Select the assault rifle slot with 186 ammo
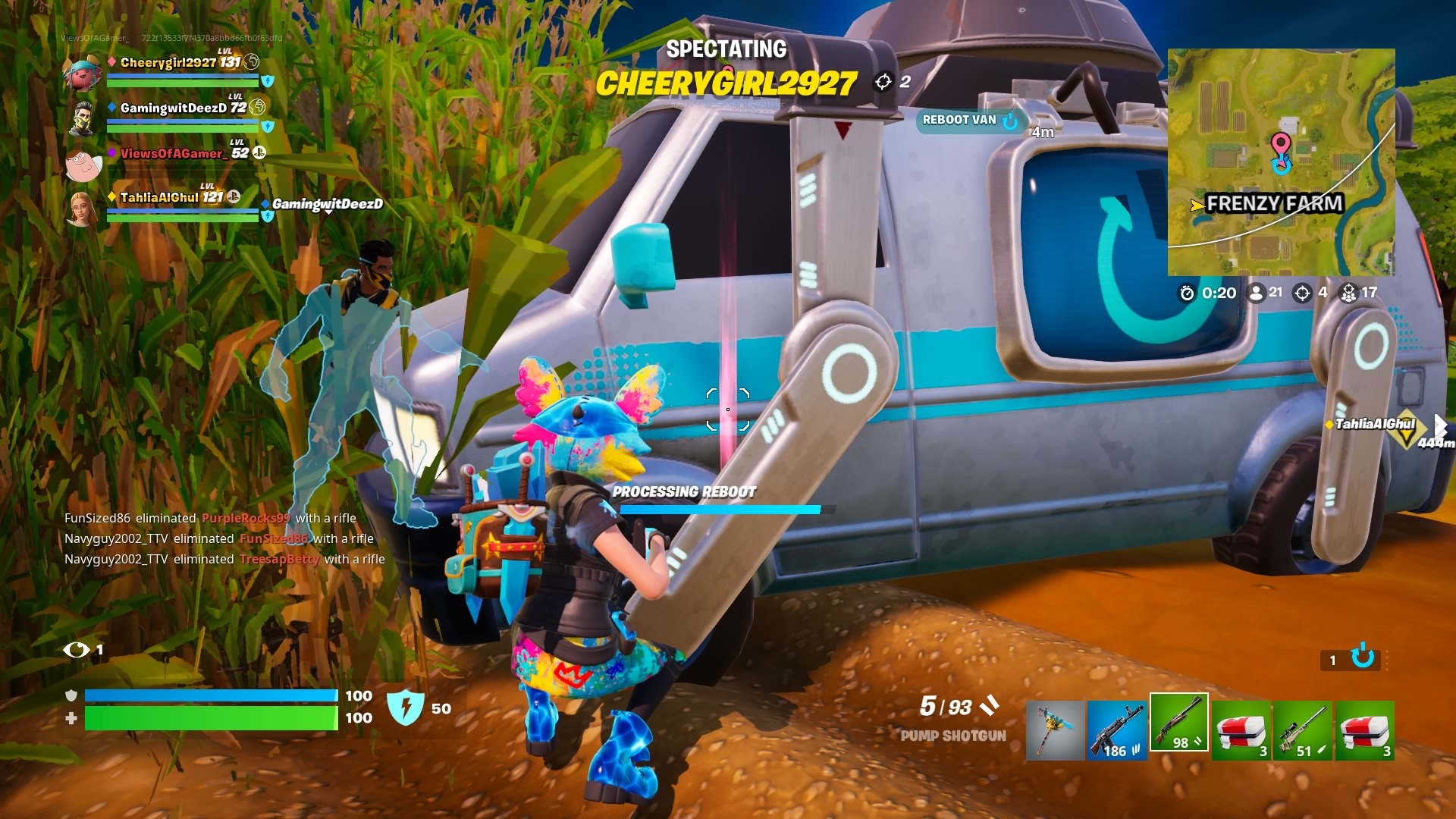The width and height of the screenshot is (1456, 819). [x=1116, y=730]
